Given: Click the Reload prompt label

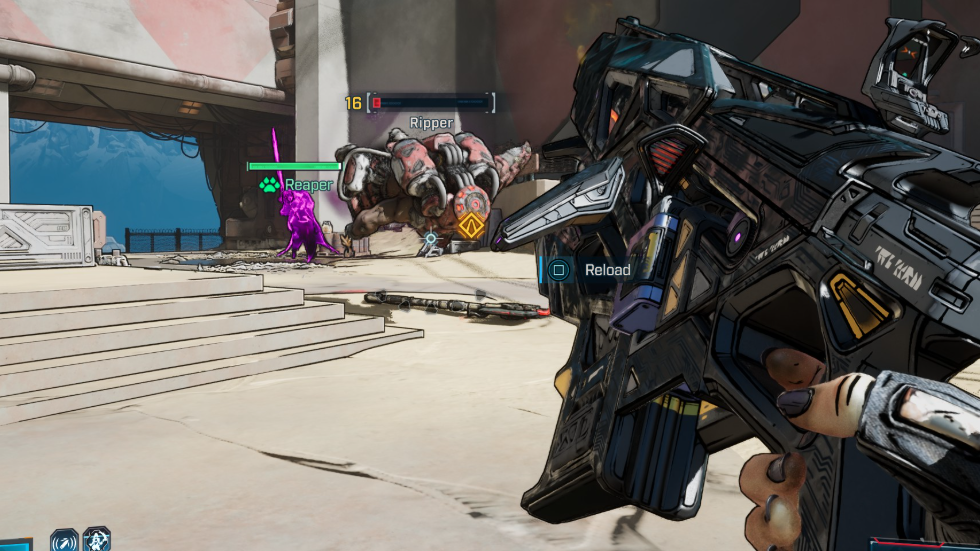Looking at the screenshot, I should (x=607, y=270).
